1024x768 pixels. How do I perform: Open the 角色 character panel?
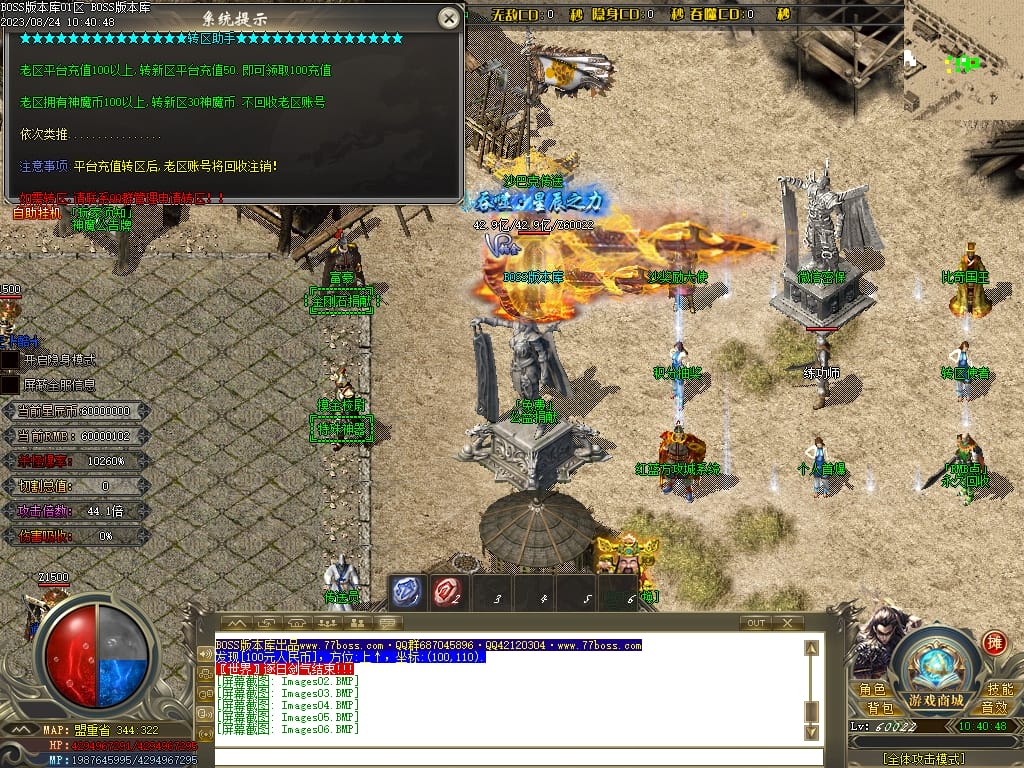(873, 689)
